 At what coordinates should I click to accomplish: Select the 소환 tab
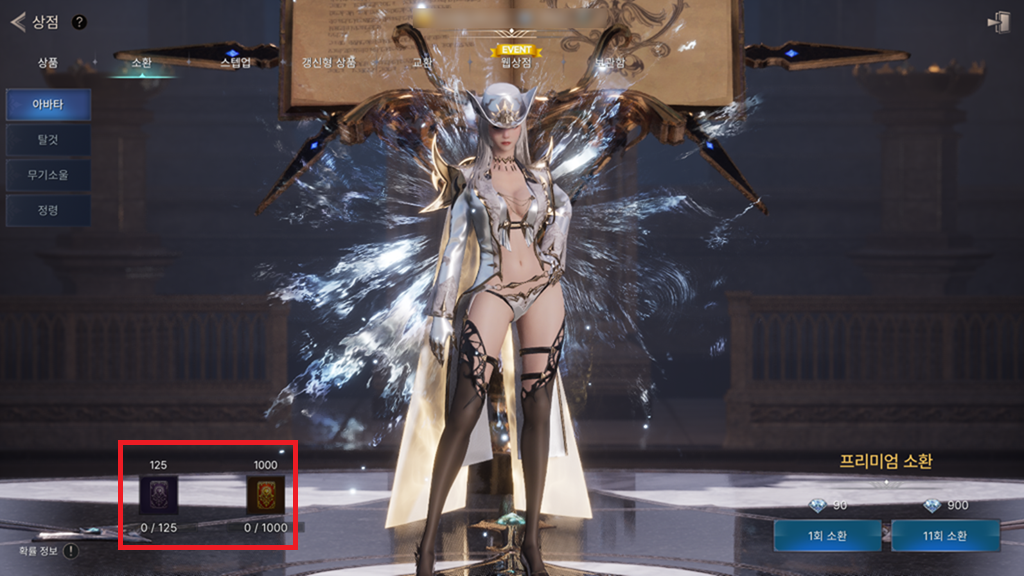pyautogui.click(x=141, y=62)
